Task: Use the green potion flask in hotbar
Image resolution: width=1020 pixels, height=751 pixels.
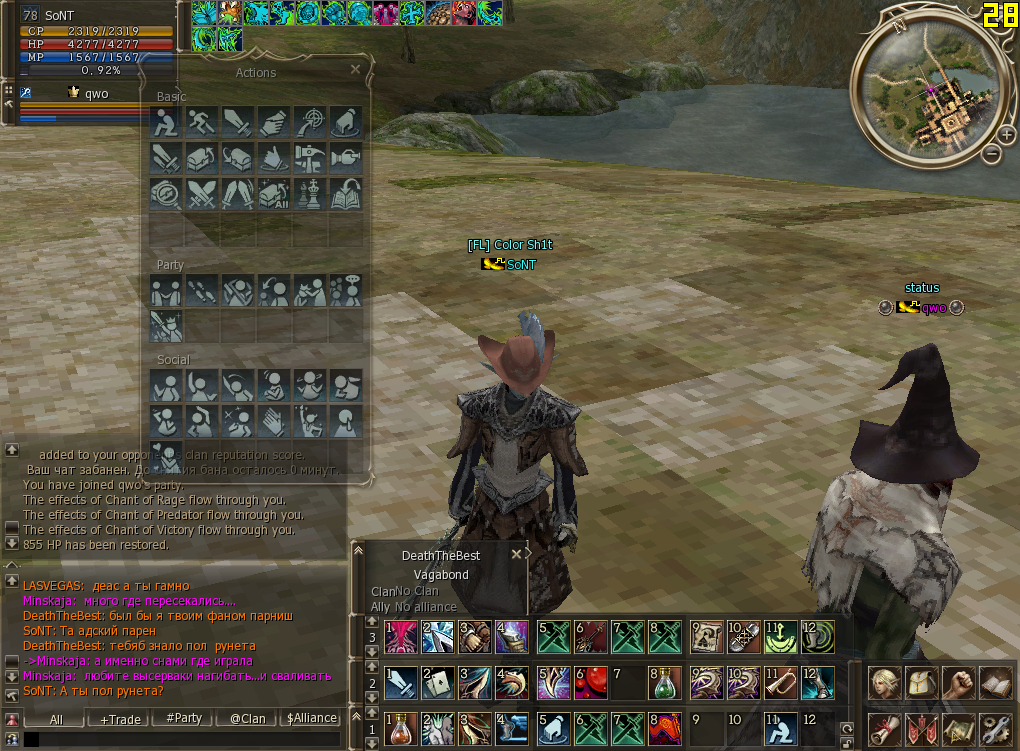Action: (664, 683)
